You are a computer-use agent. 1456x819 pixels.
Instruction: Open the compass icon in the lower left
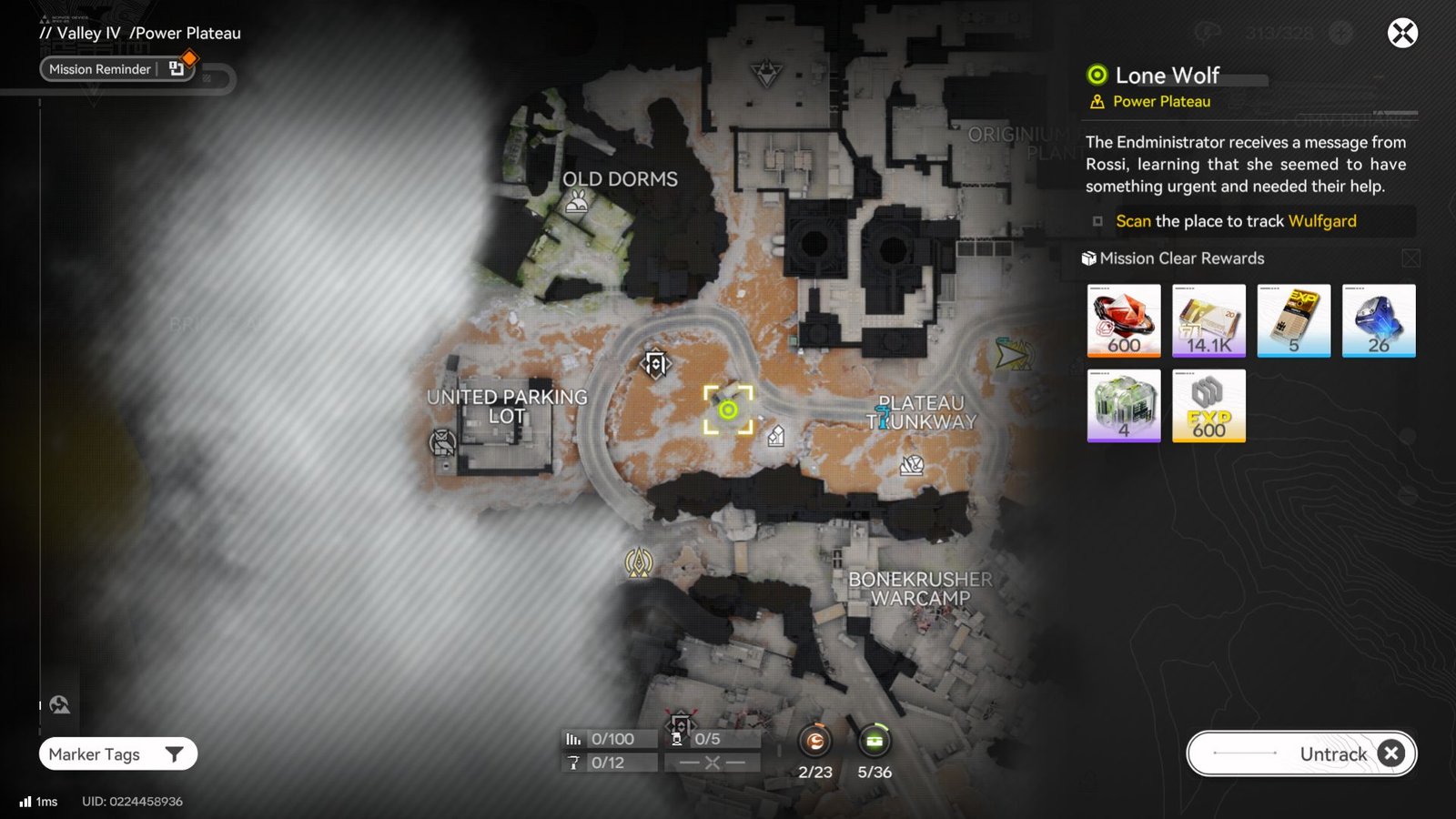(x=58, y=703)
